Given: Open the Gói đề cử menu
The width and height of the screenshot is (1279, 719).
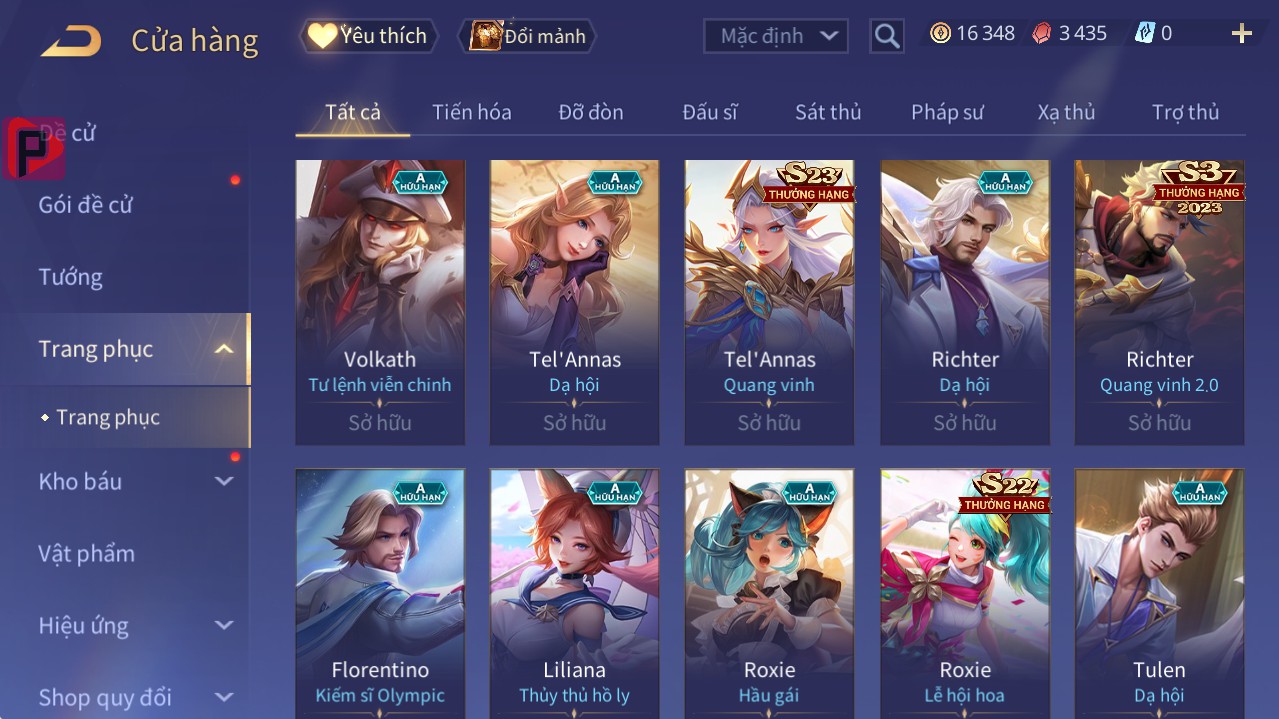Looking at the screenshot, I should point(86,205).
